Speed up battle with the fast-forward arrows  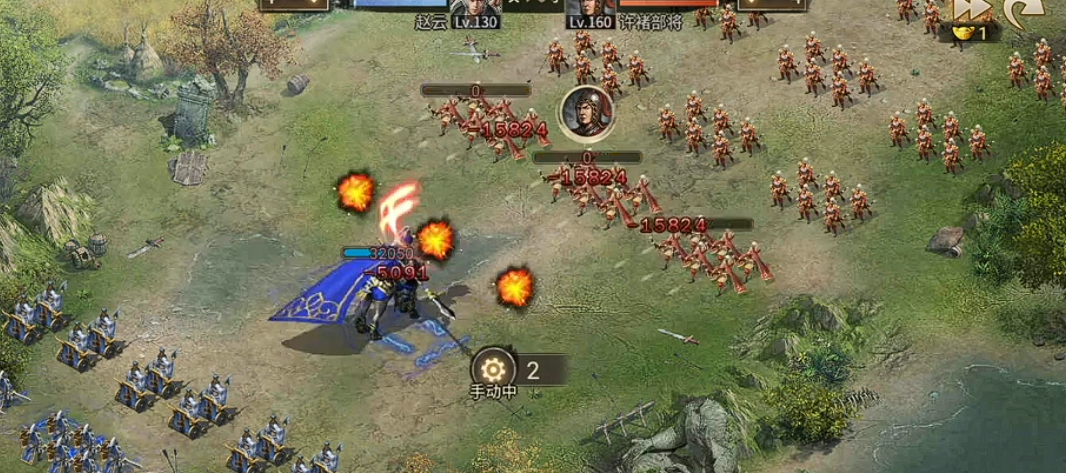(x=971, y=9)
